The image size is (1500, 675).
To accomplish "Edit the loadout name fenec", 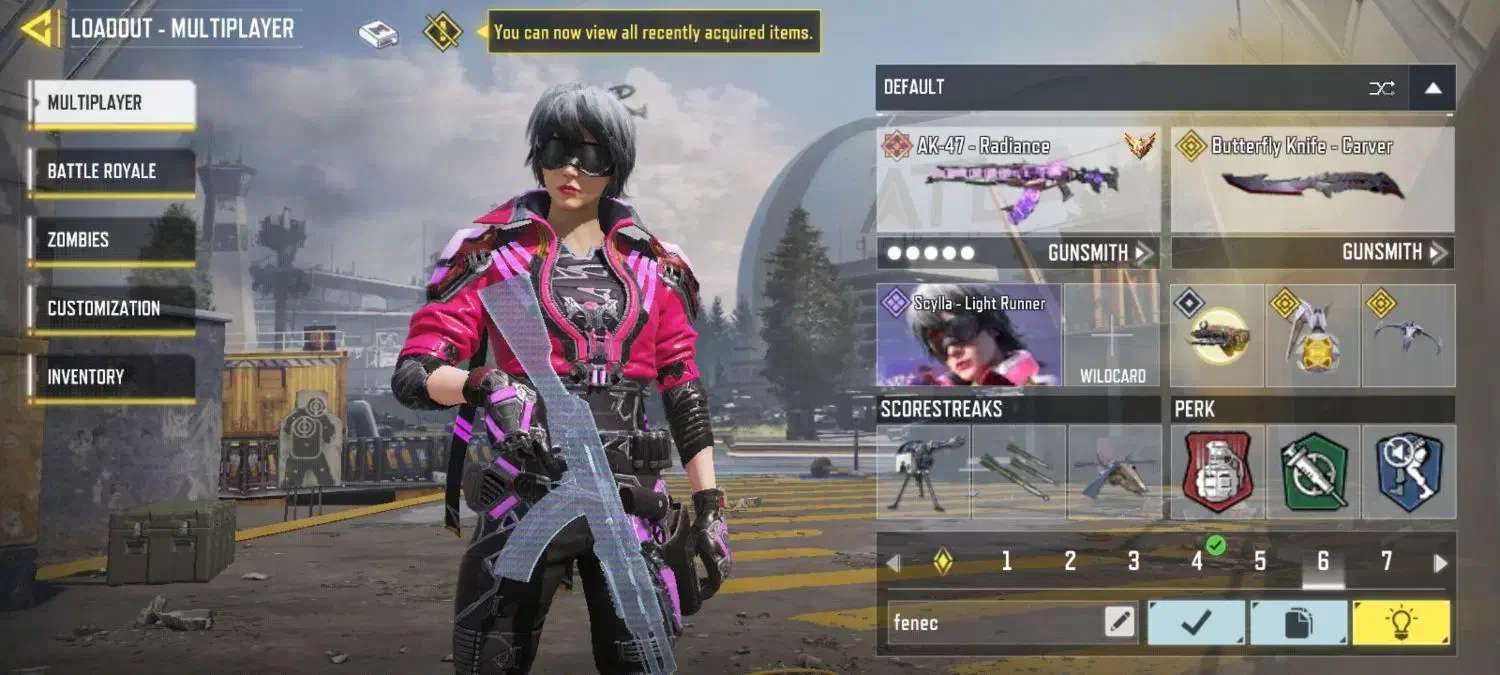I will [x=1120, y=622].
